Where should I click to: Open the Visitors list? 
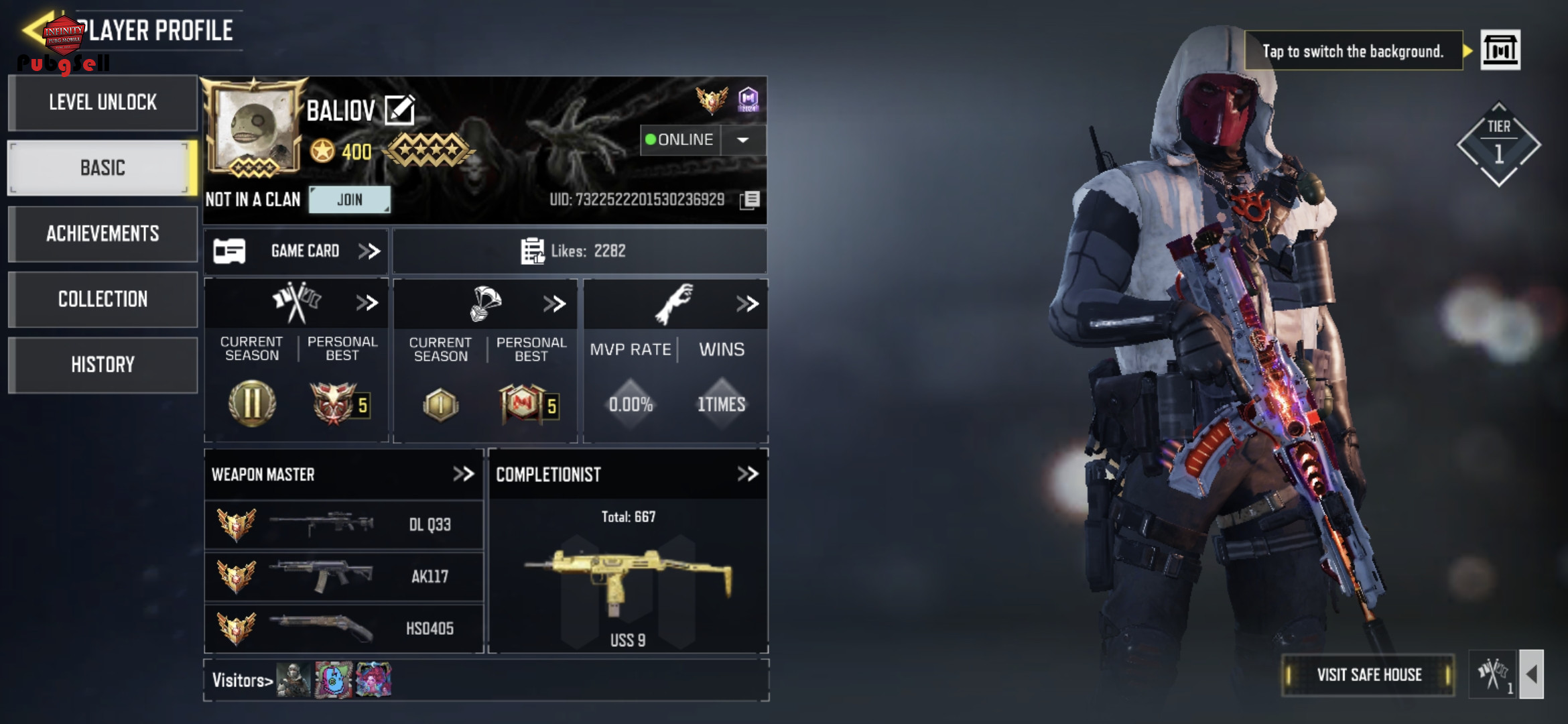tap(243, 680)
